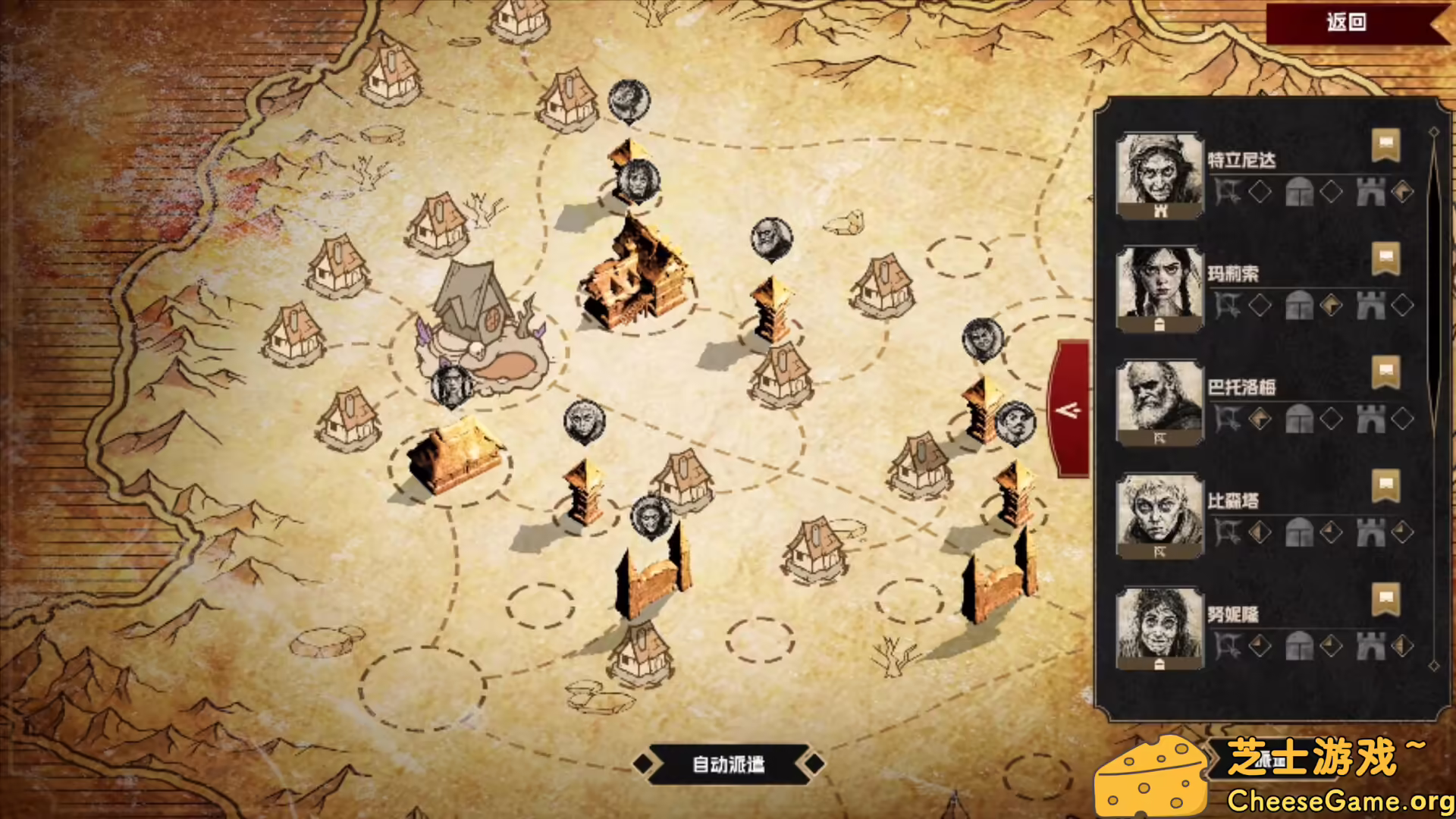Click the castle icon in 特立尼达's row
The image size is (1456, 819).
click(1370, 190)
